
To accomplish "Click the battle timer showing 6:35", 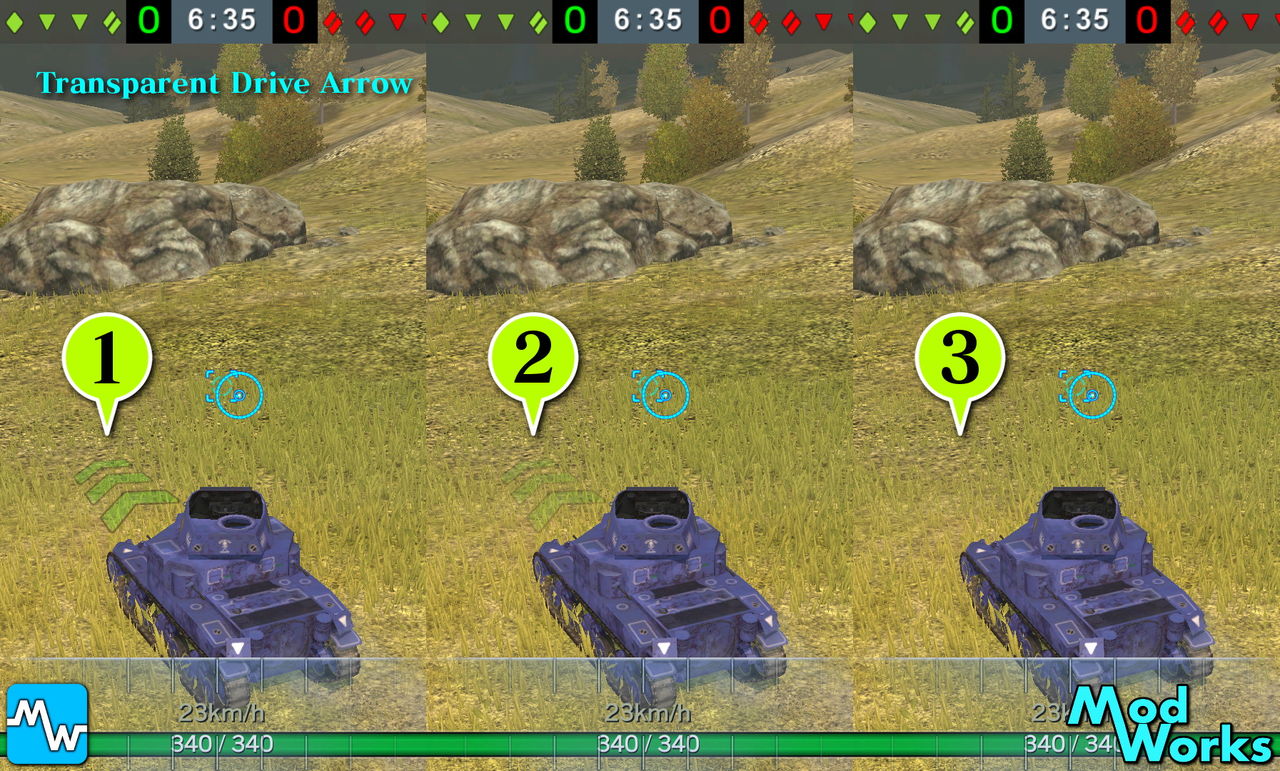I will 222,18.
